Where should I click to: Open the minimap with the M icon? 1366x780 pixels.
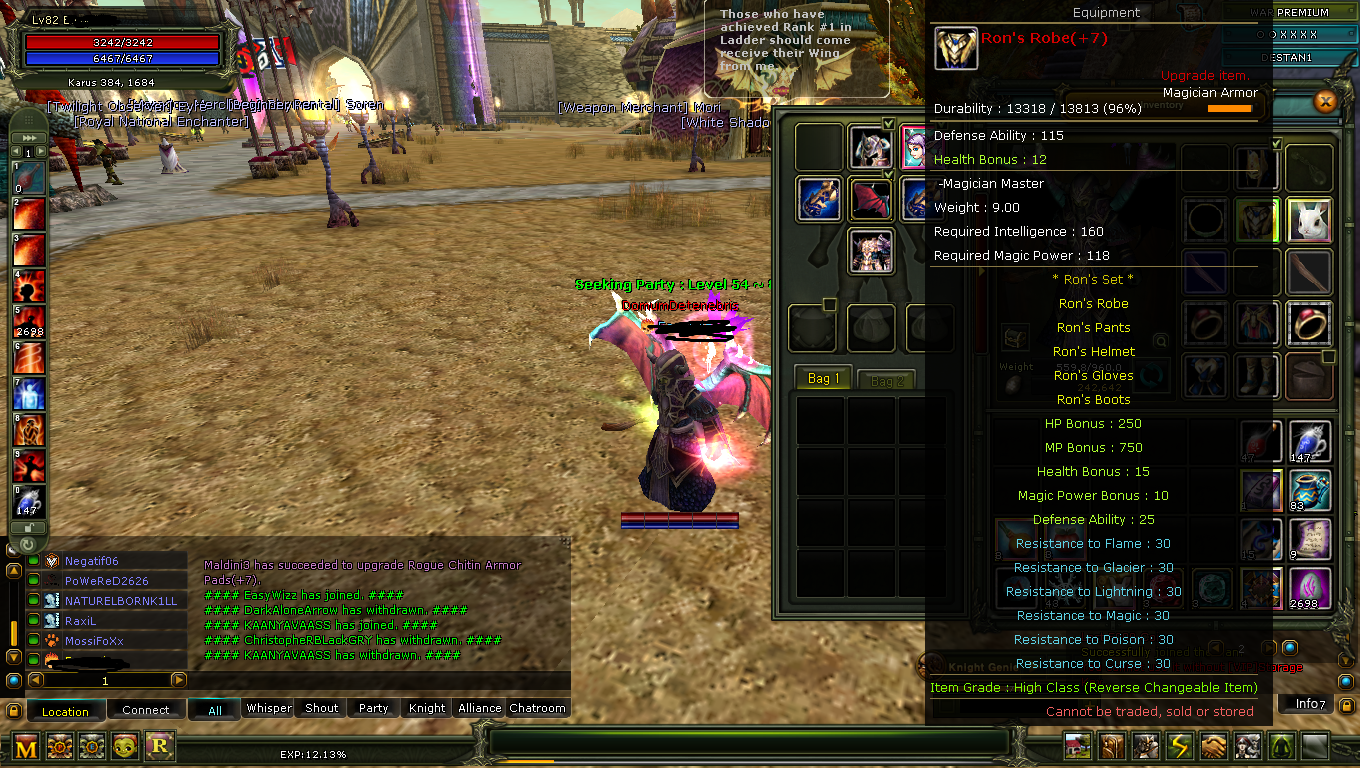[x=25, y=747]
